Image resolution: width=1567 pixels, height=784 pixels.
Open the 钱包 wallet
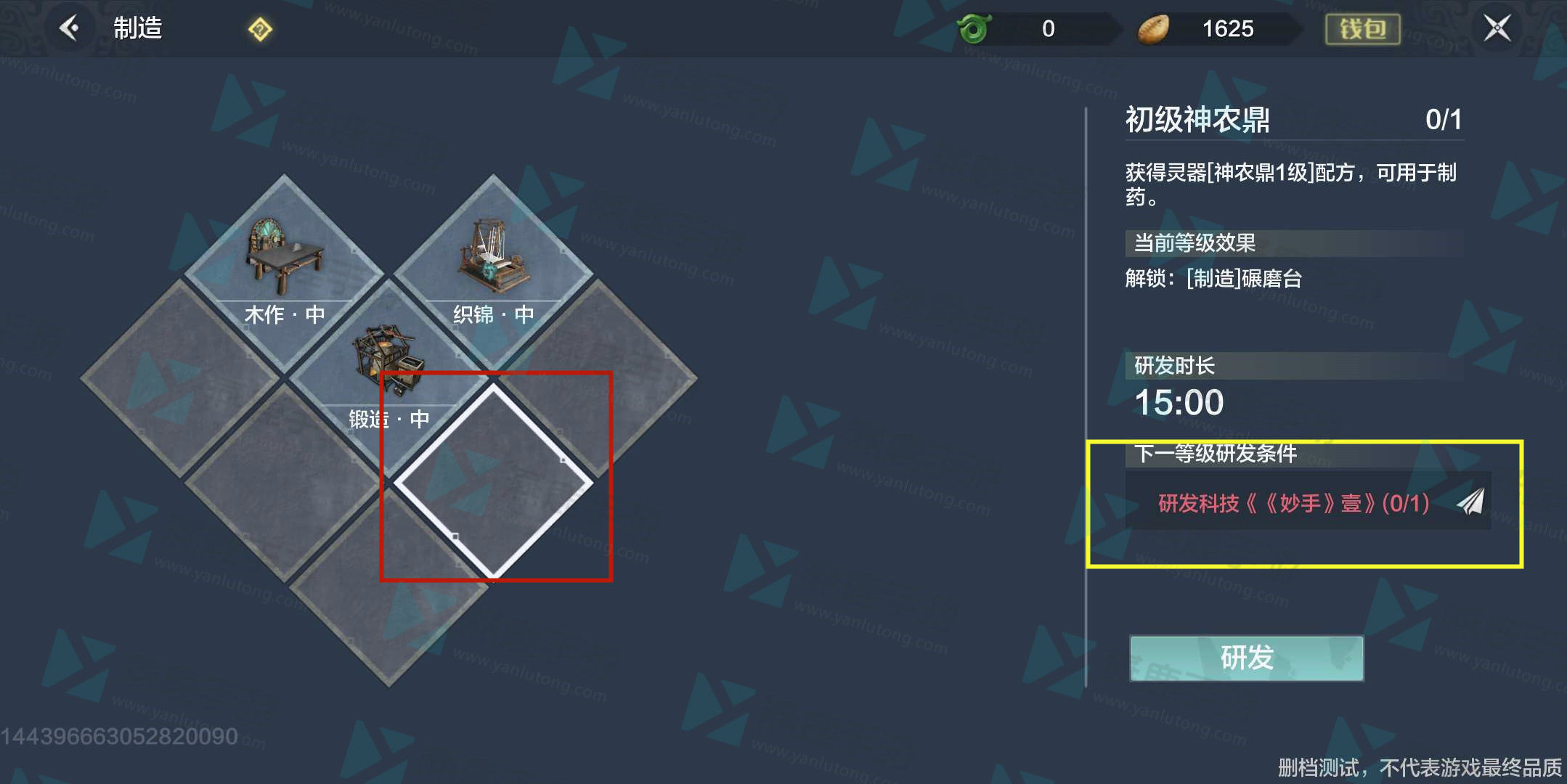point(1362,29)
